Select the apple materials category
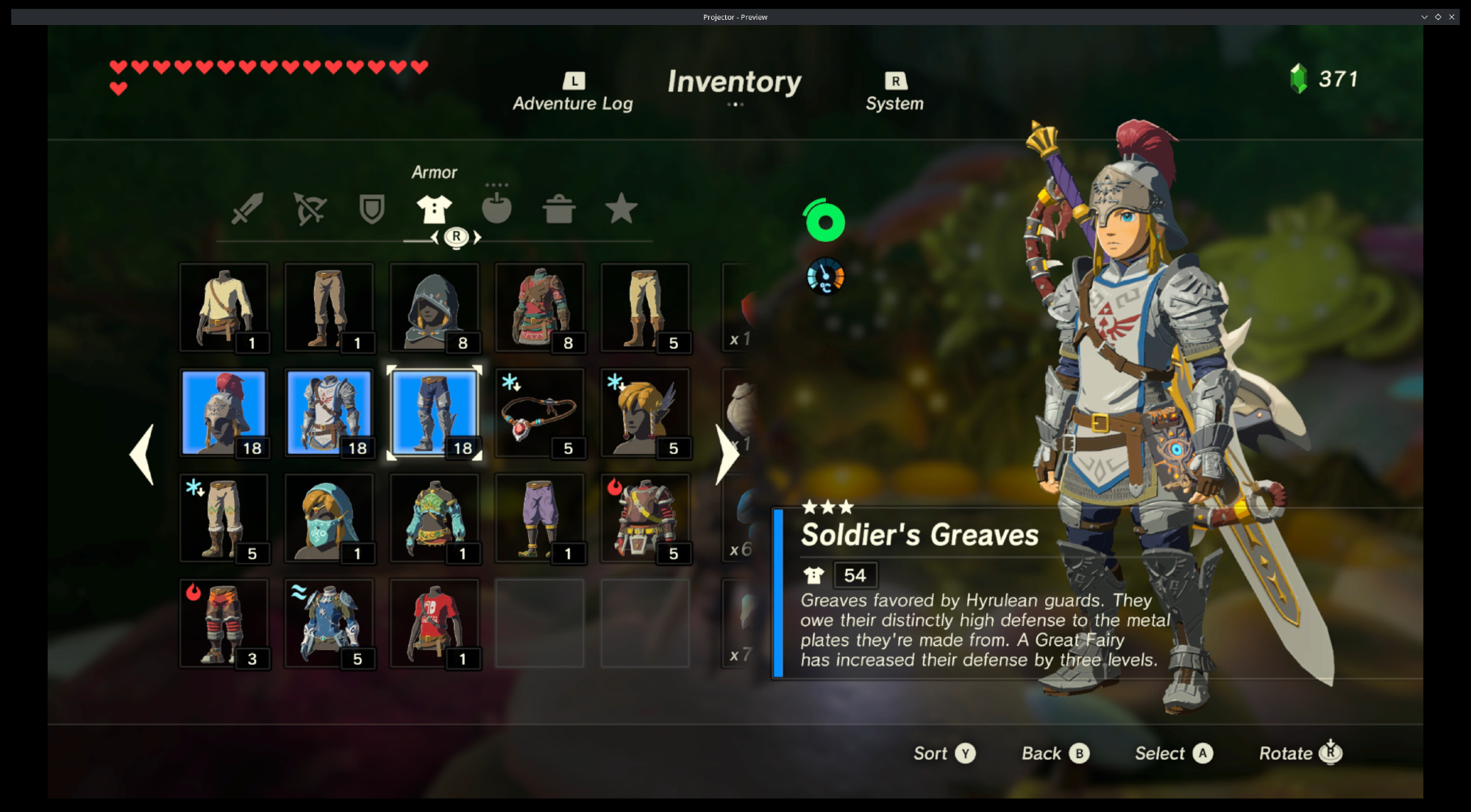 coord(496,209)
